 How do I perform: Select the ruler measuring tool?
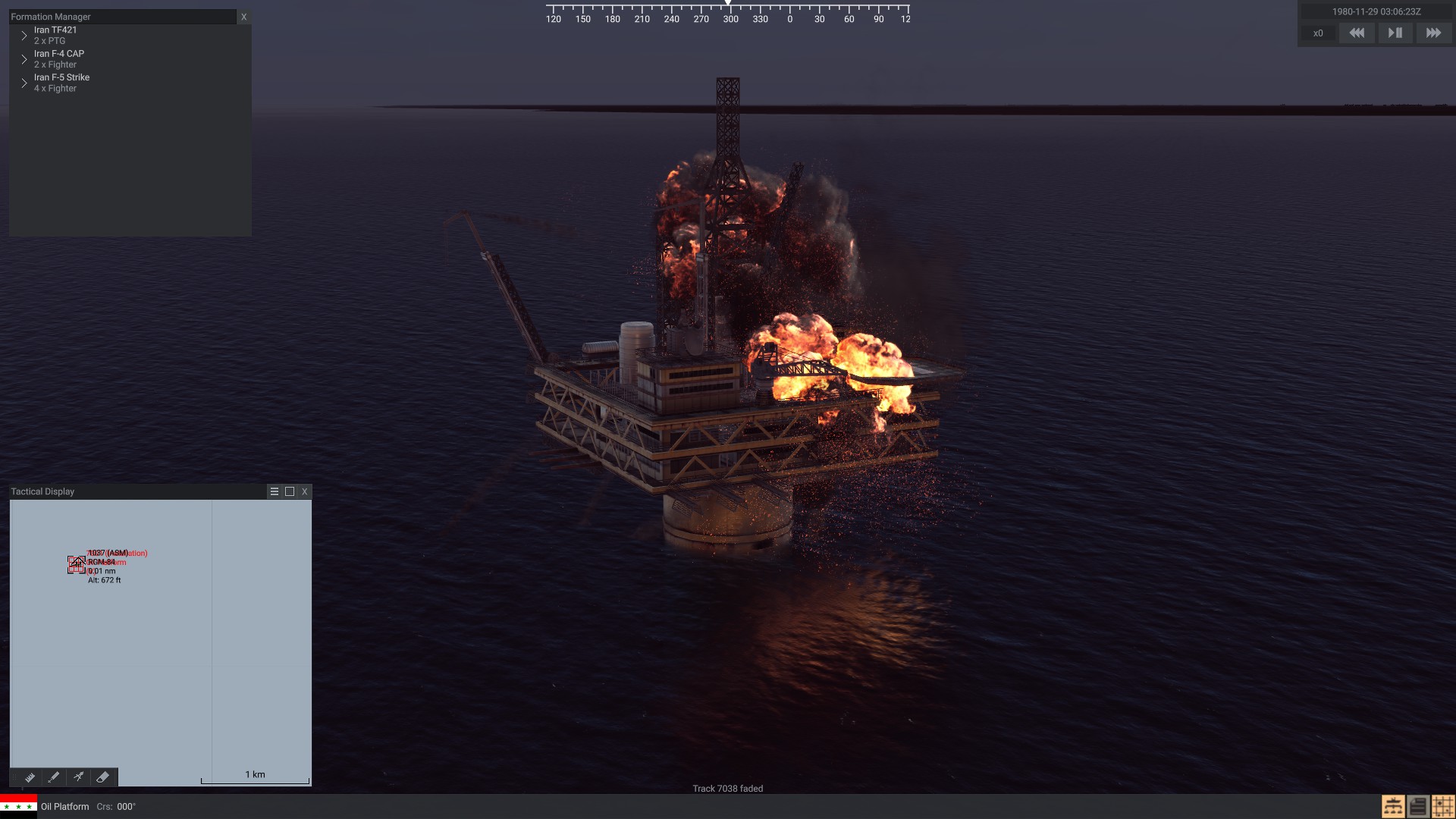[30, 777]
